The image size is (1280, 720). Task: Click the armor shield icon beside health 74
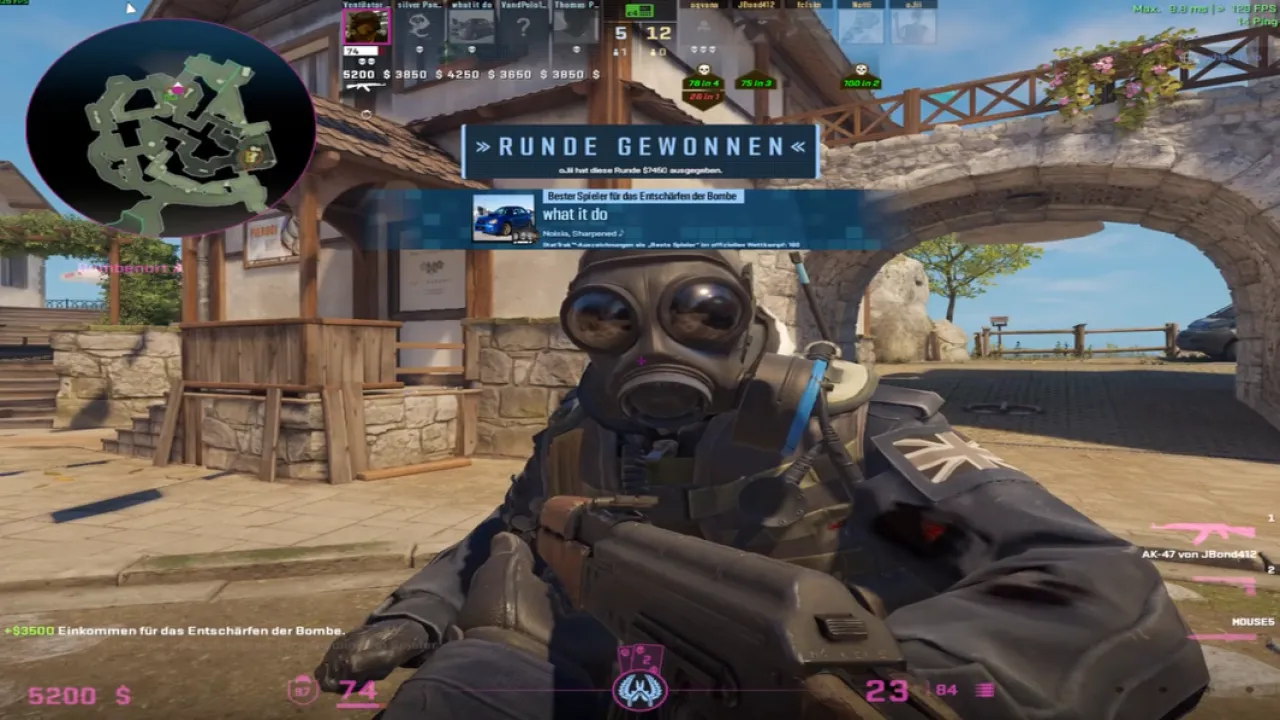pyautogui.click(x=300, y=690)
